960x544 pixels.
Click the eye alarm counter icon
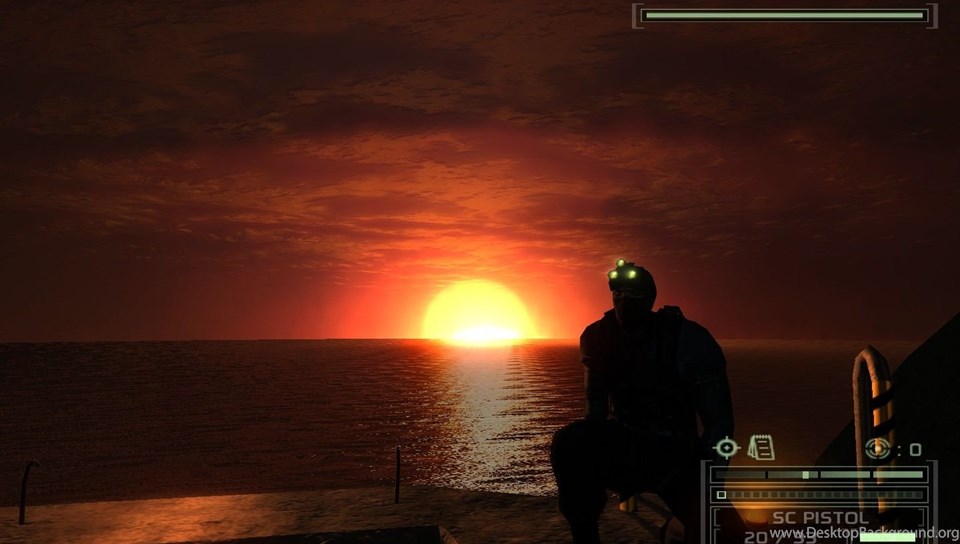878,449
